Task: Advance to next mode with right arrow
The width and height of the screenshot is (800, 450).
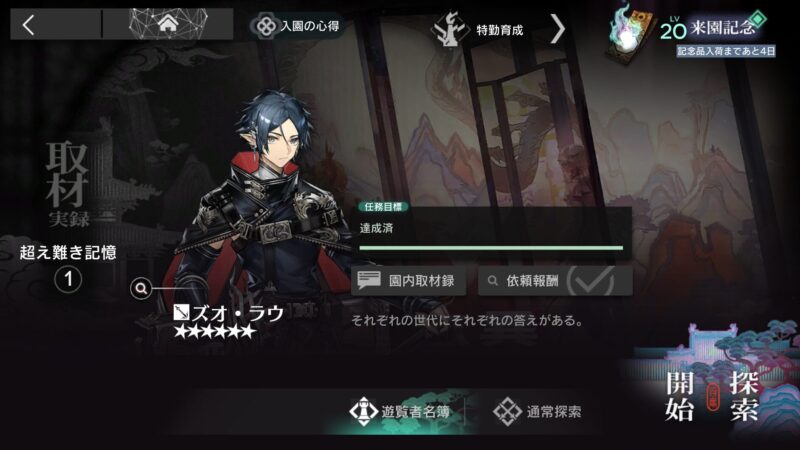Action: click(558, 28)
